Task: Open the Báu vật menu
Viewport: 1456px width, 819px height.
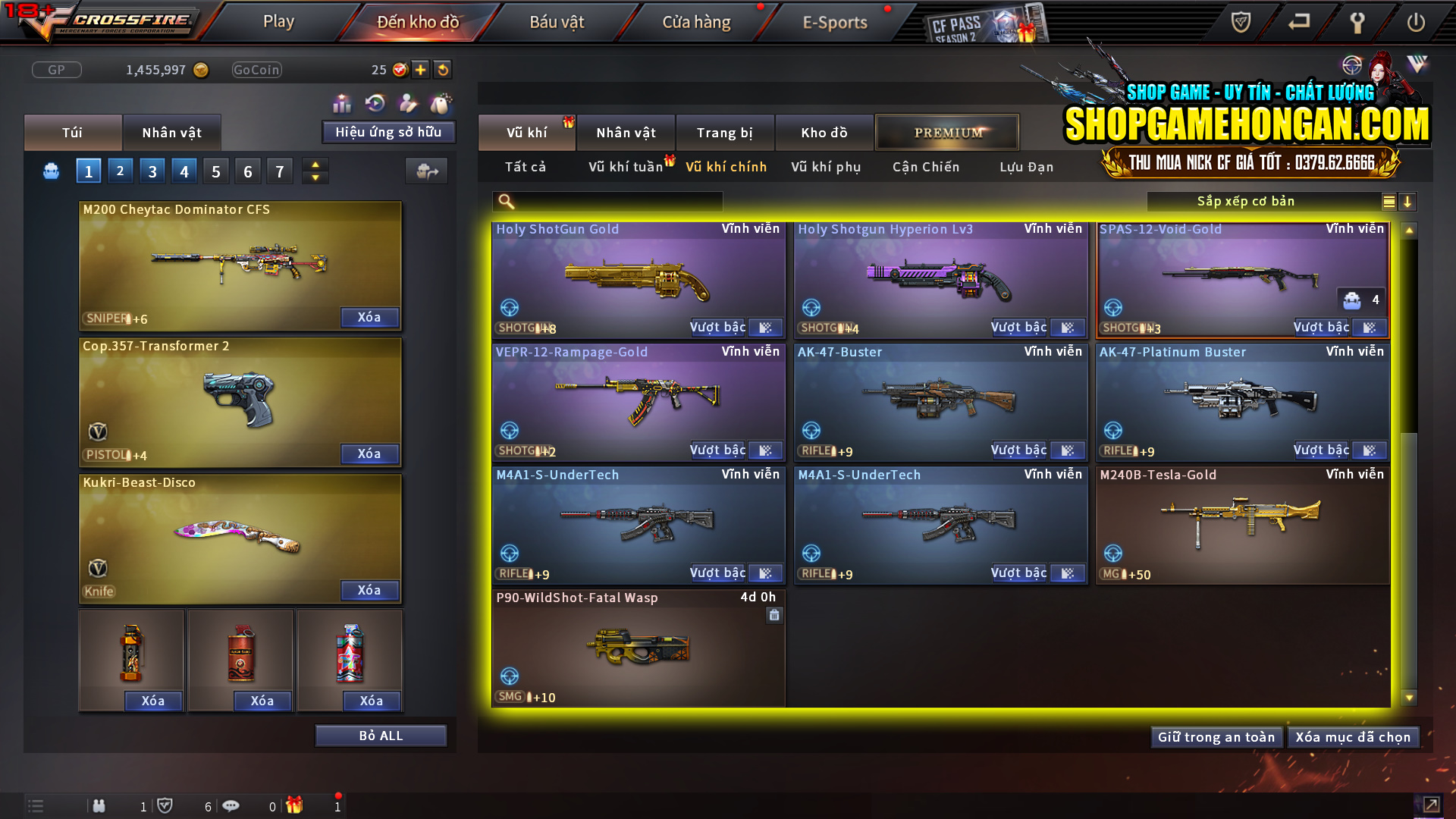Action: (557, 21)
